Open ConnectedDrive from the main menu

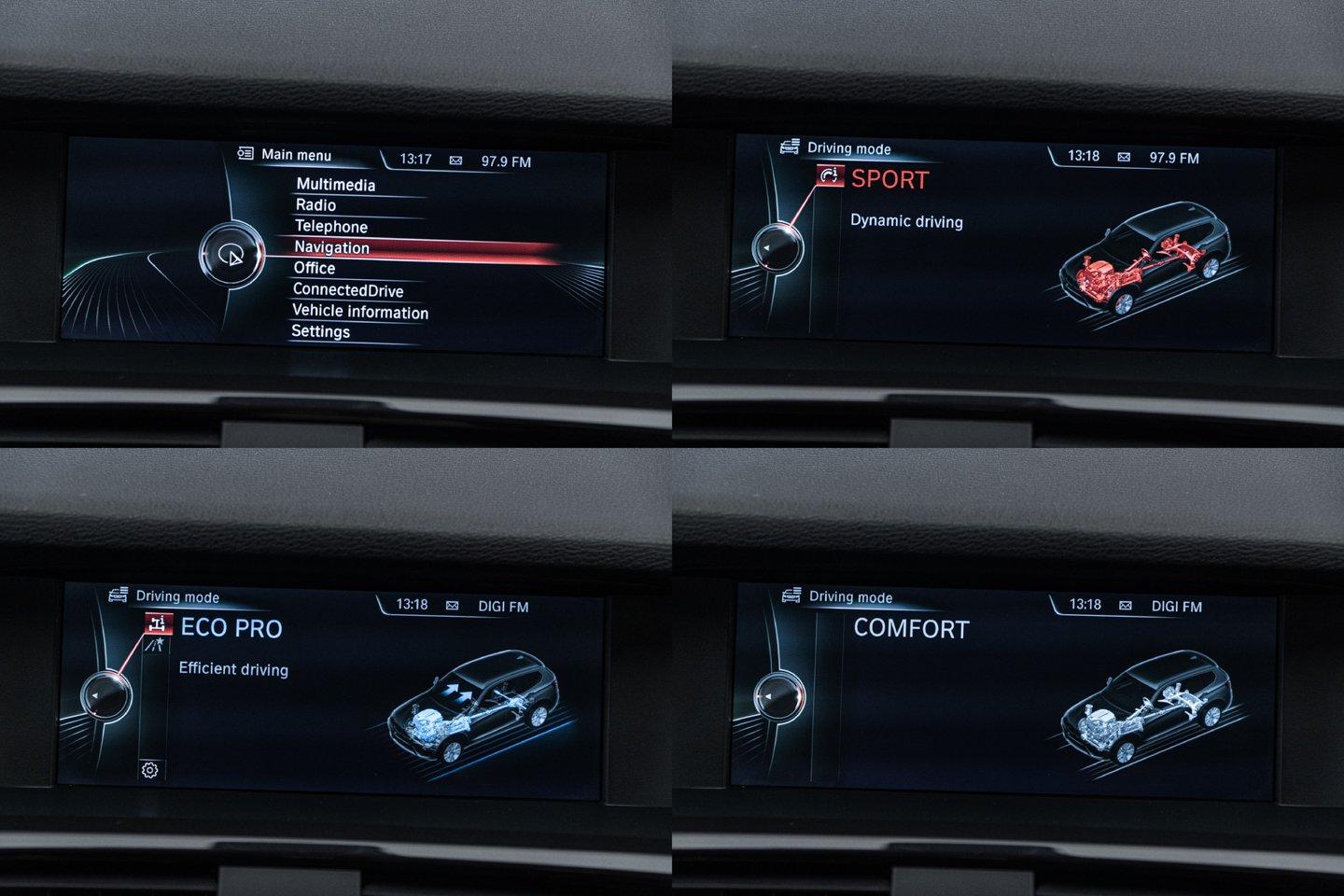pyautogui.click(x=348, y=290)
